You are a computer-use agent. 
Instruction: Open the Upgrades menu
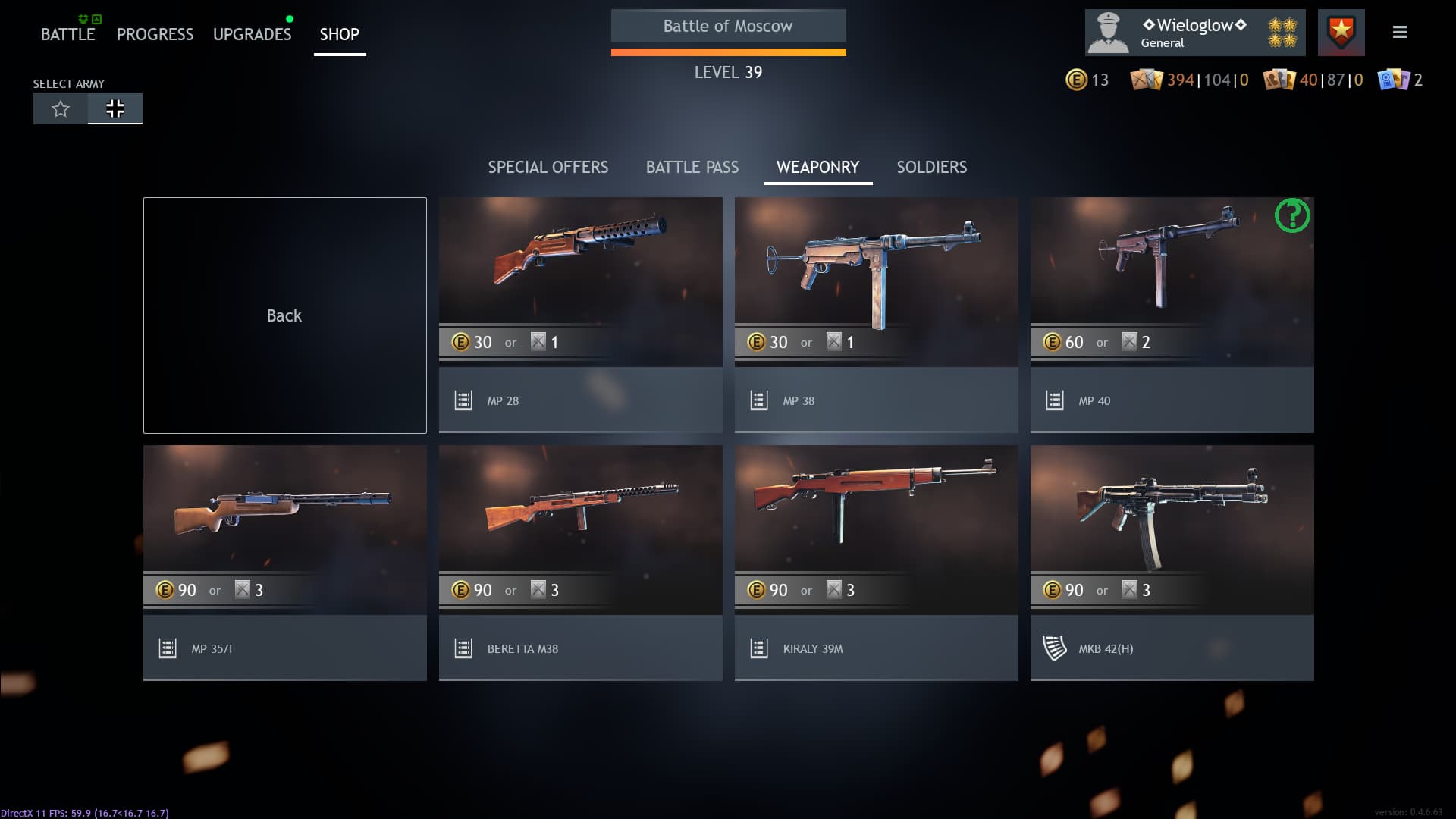click(252, 34)
